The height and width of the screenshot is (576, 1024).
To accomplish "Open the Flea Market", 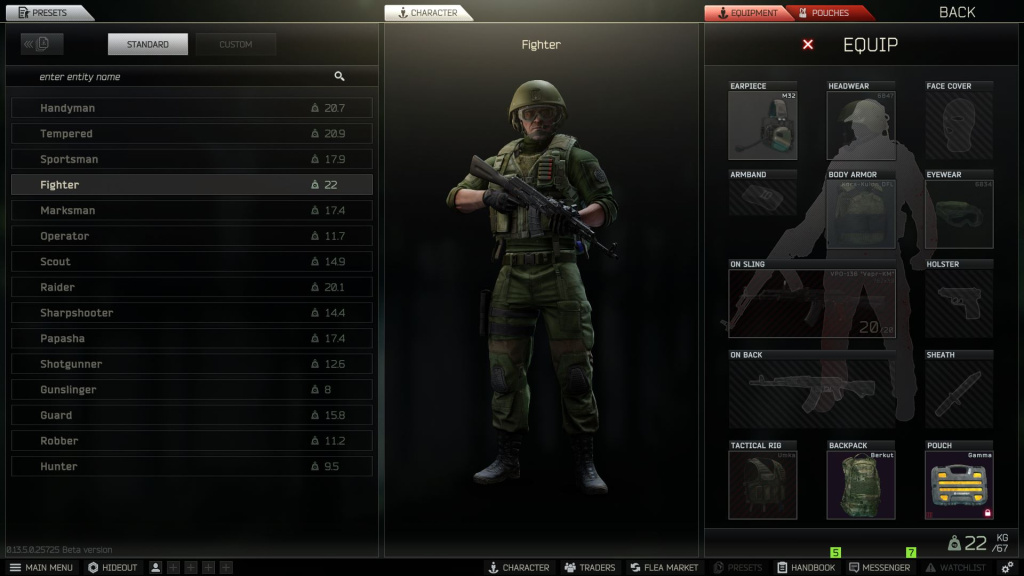I will click(664, 568).
